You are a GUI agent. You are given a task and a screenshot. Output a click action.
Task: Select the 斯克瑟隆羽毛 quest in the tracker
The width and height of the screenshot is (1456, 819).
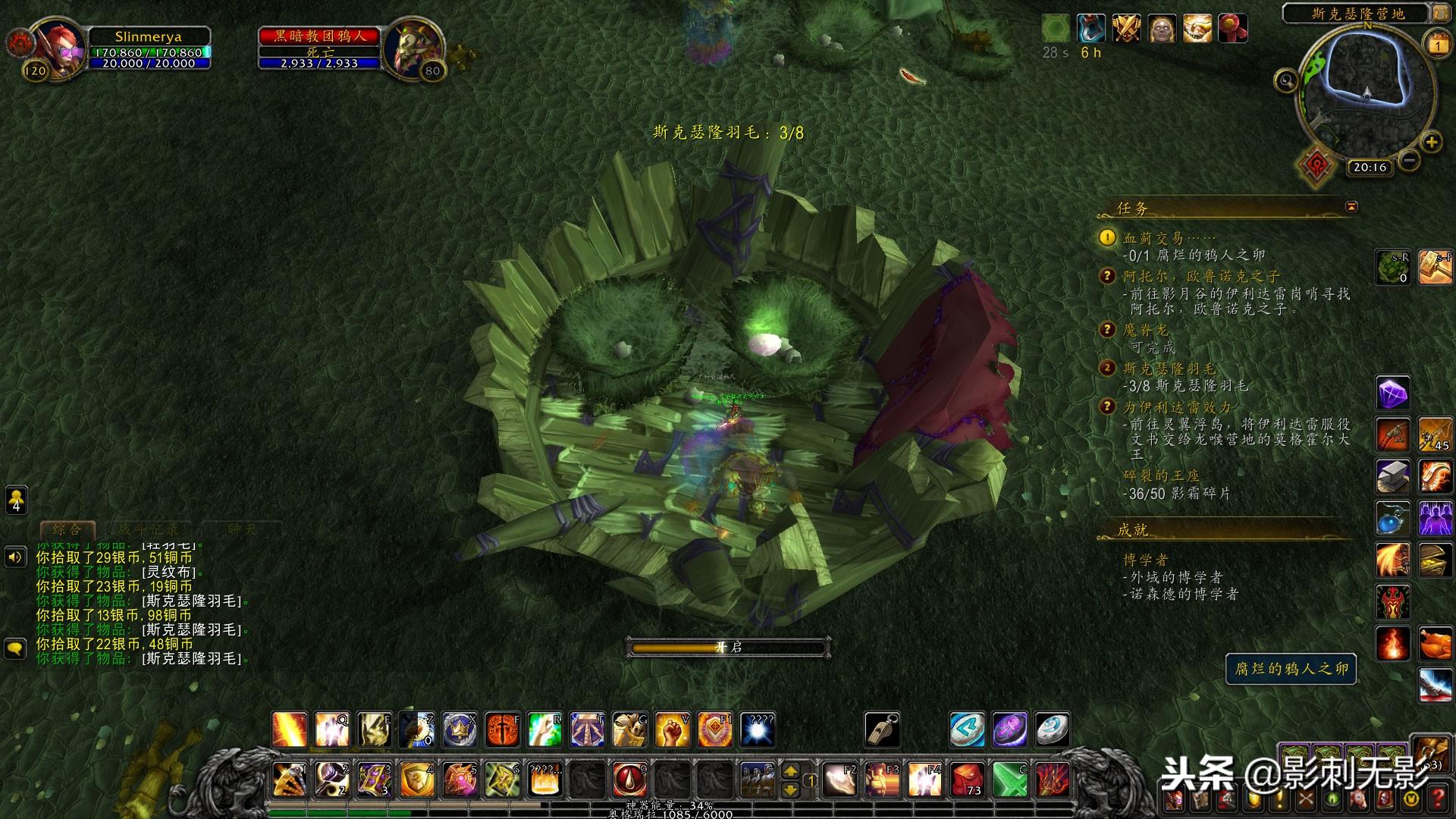[1169, 369]
